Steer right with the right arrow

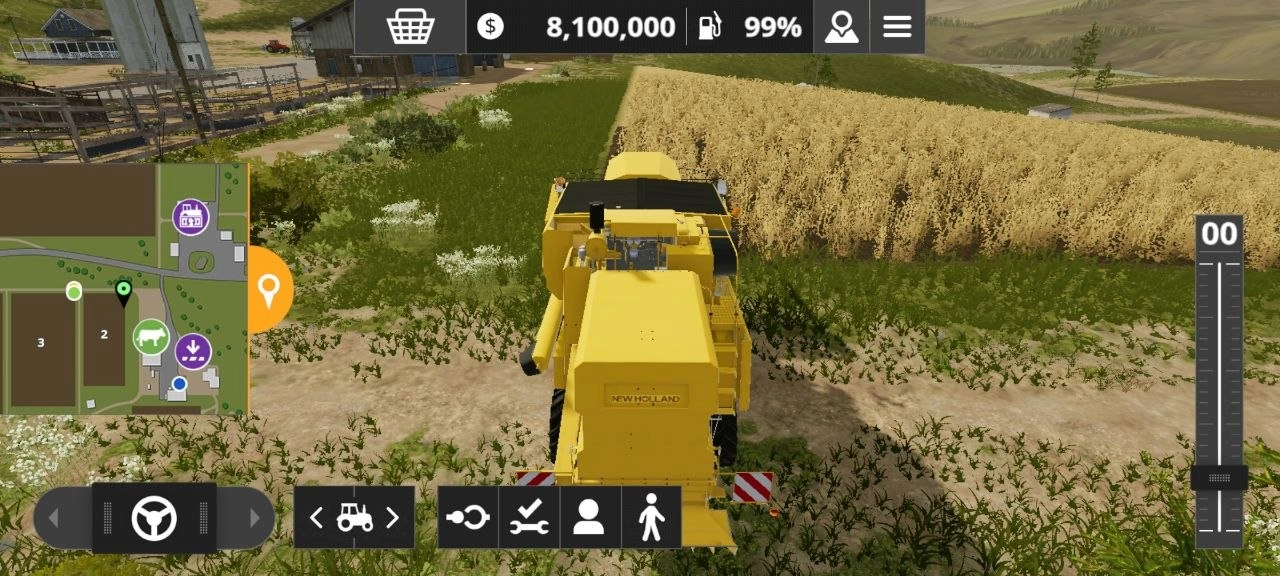click(x=254, y=518)
